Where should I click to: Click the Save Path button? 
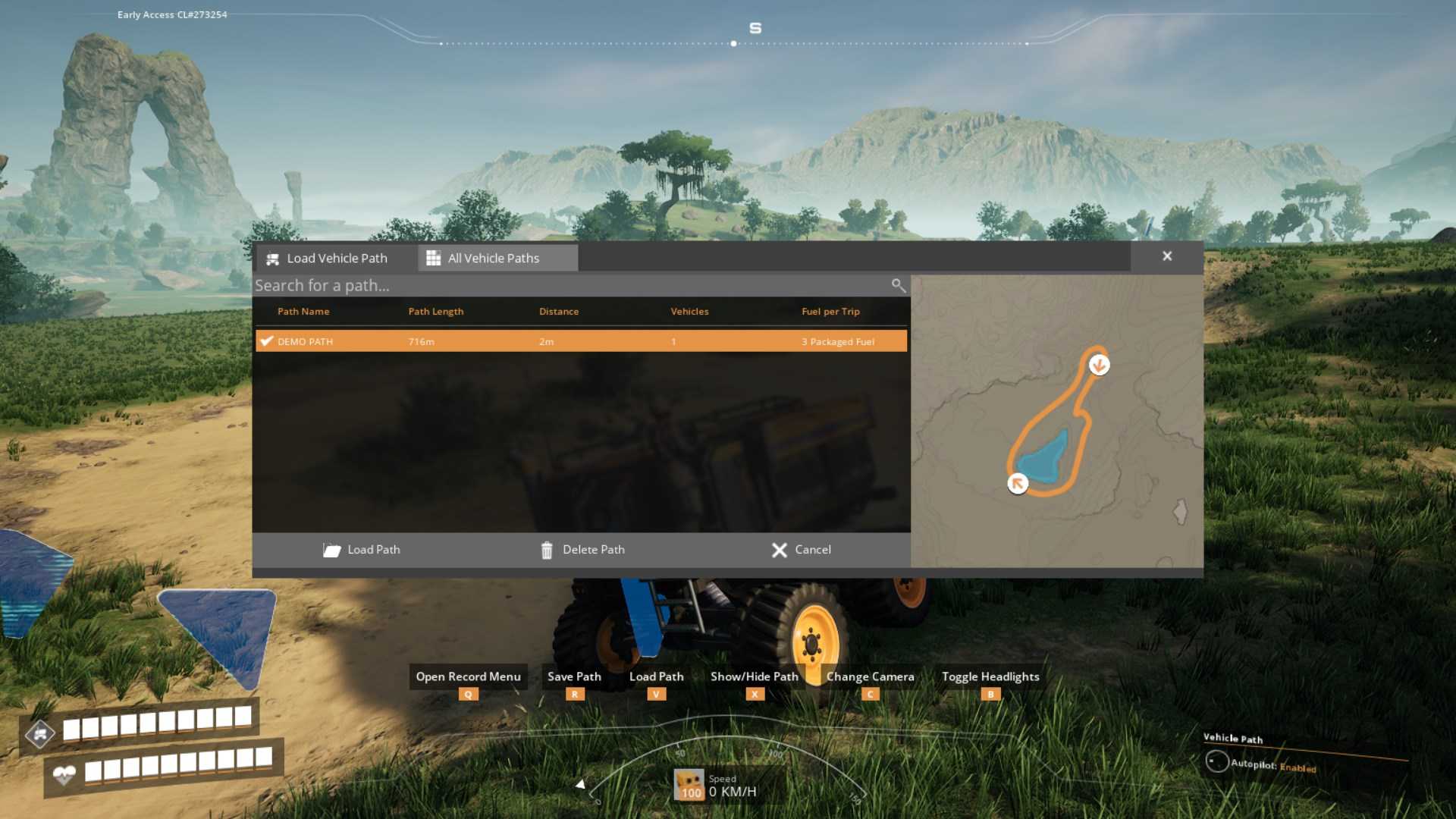click(573, 676)
